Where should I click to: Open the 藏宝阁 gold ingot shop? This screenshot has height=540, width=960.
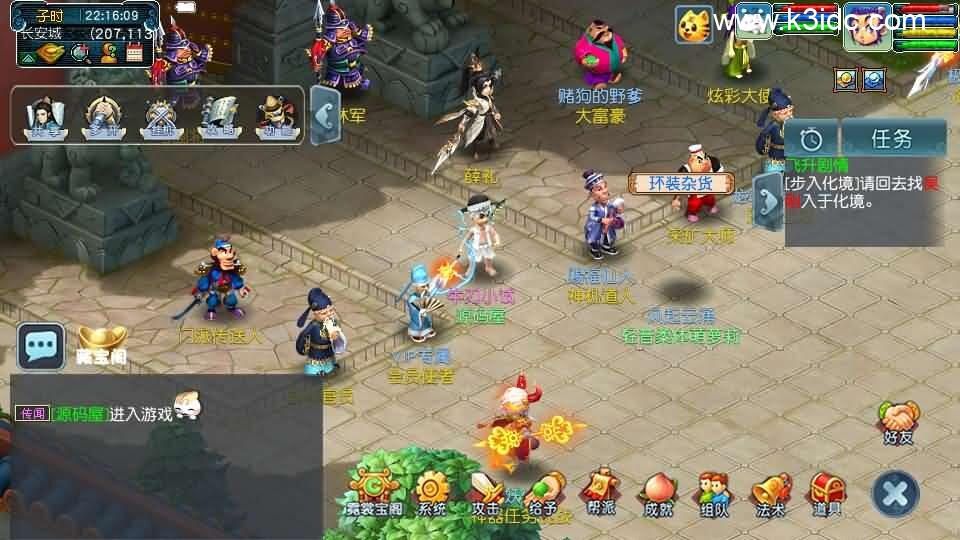click(100, 343)
